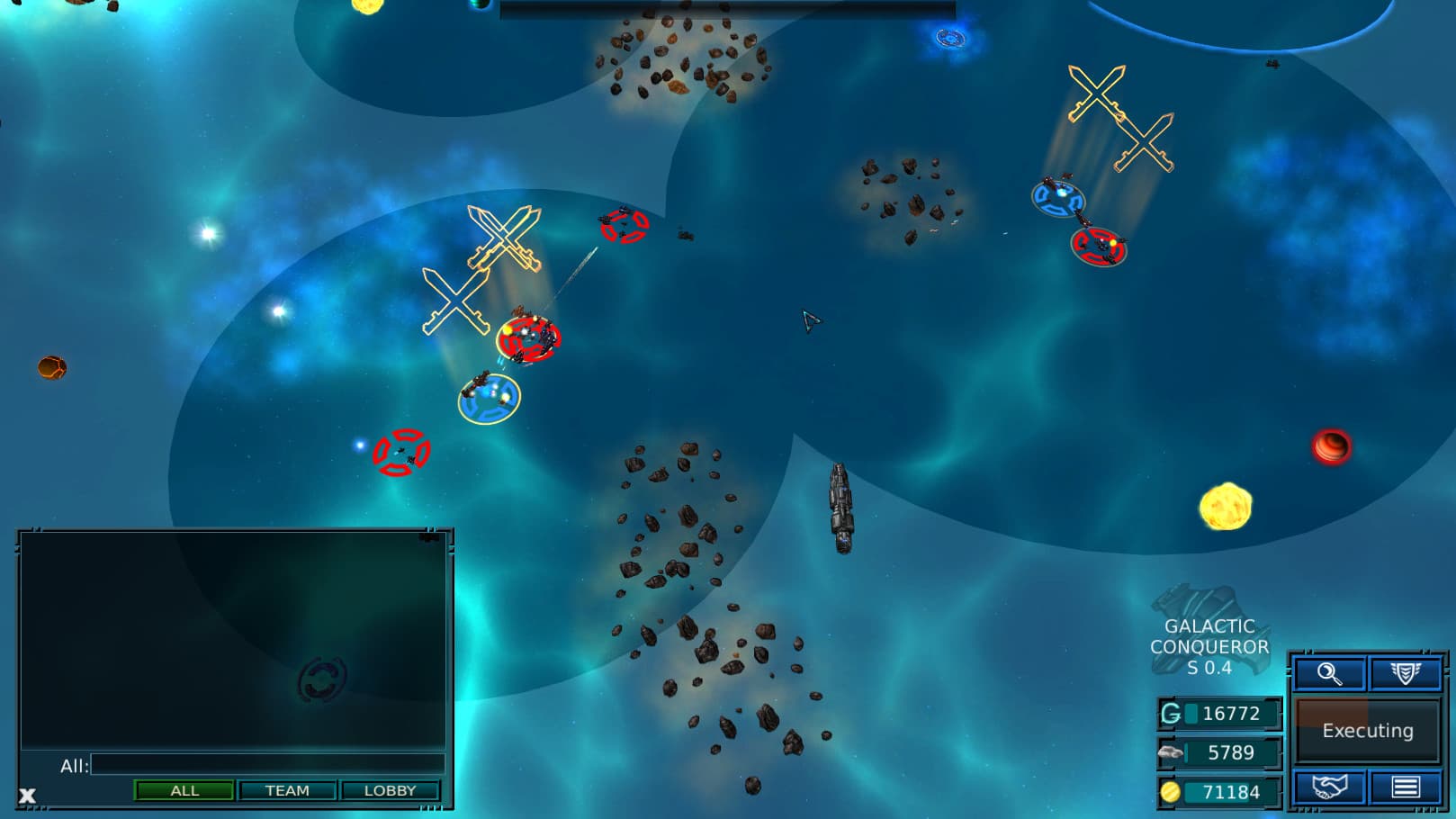Click the yellow sun object on the right
Viewport: 1456px width, 819px height.
click(x=1224, y=508)
